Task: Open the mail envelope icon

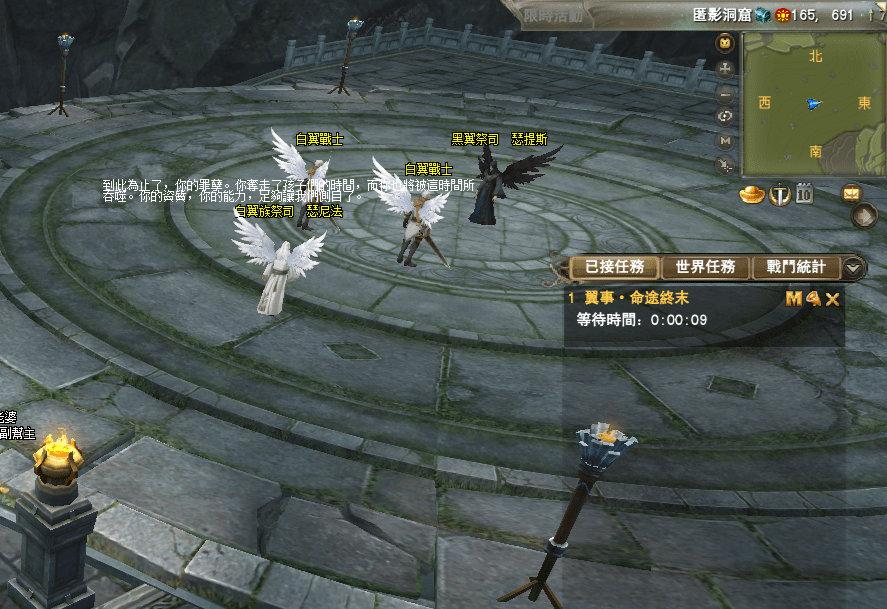Action: pyautogui.click(x=852, y=193)
